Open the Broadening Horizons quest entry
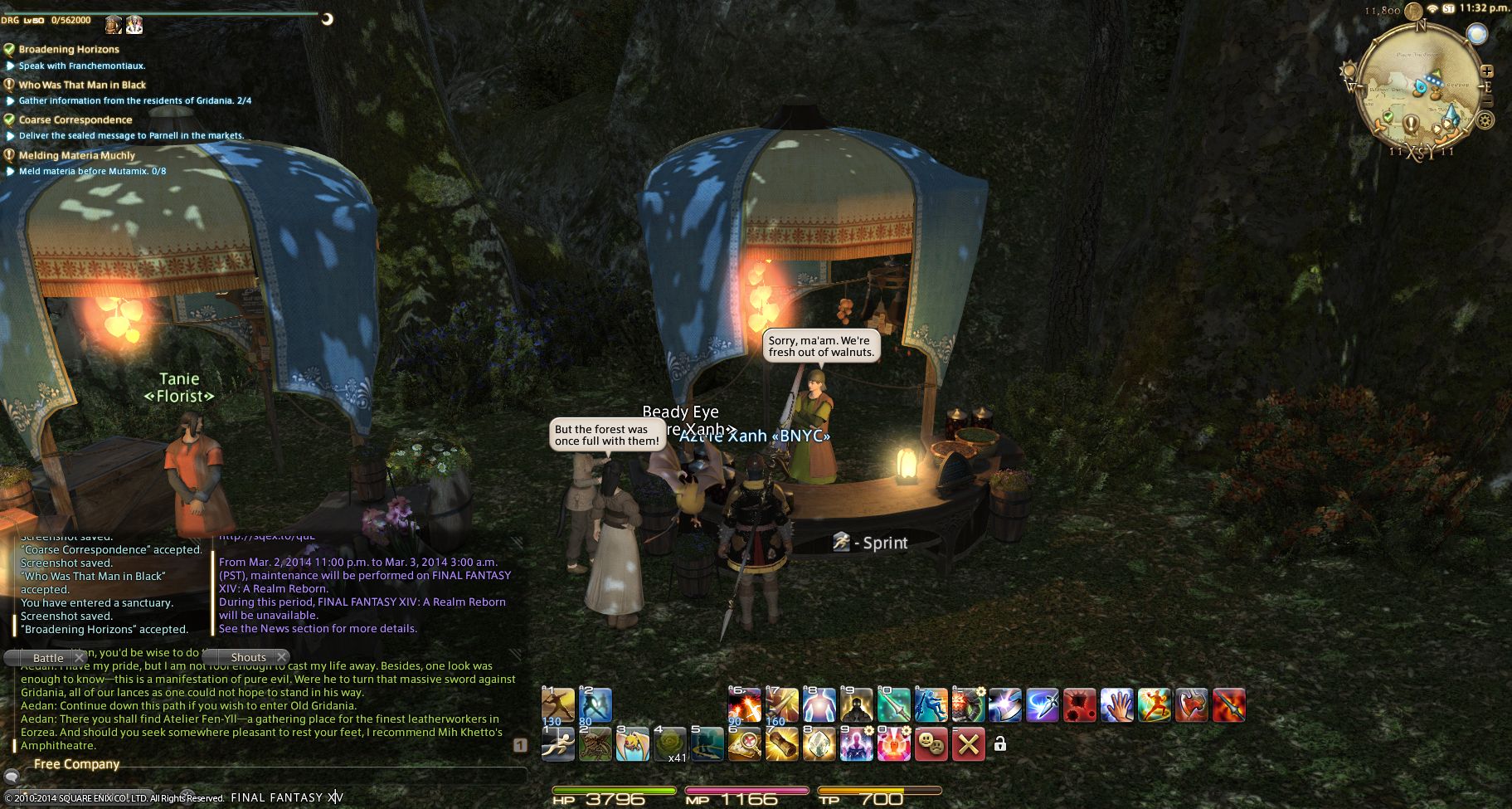The image size is (1512, 809). pos(69,50)
